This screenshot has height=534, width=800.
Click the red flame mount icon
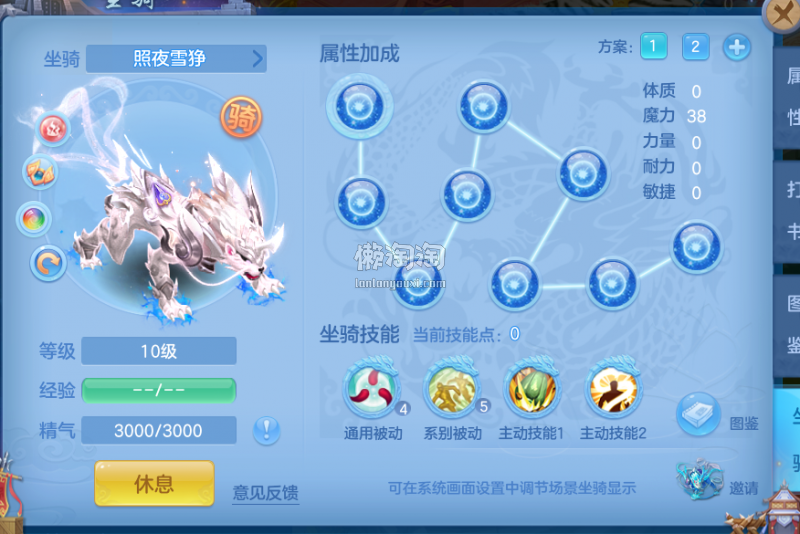[x=54, y=128]
